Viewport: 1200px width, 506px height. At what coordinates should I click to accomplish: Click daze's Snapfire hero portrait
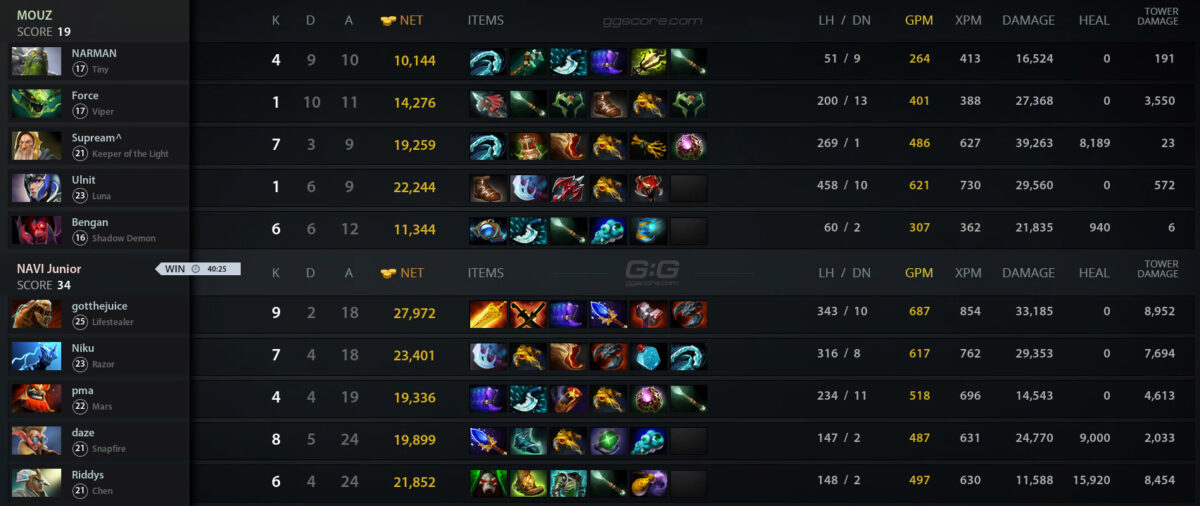click(36, 440)
